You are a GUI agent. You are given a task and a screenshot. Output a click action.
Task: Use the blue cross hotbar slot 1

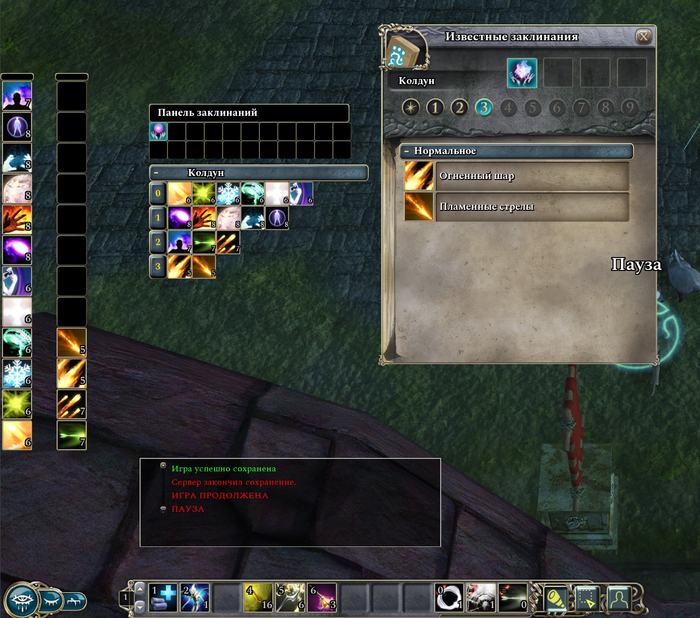pos(164,597)
